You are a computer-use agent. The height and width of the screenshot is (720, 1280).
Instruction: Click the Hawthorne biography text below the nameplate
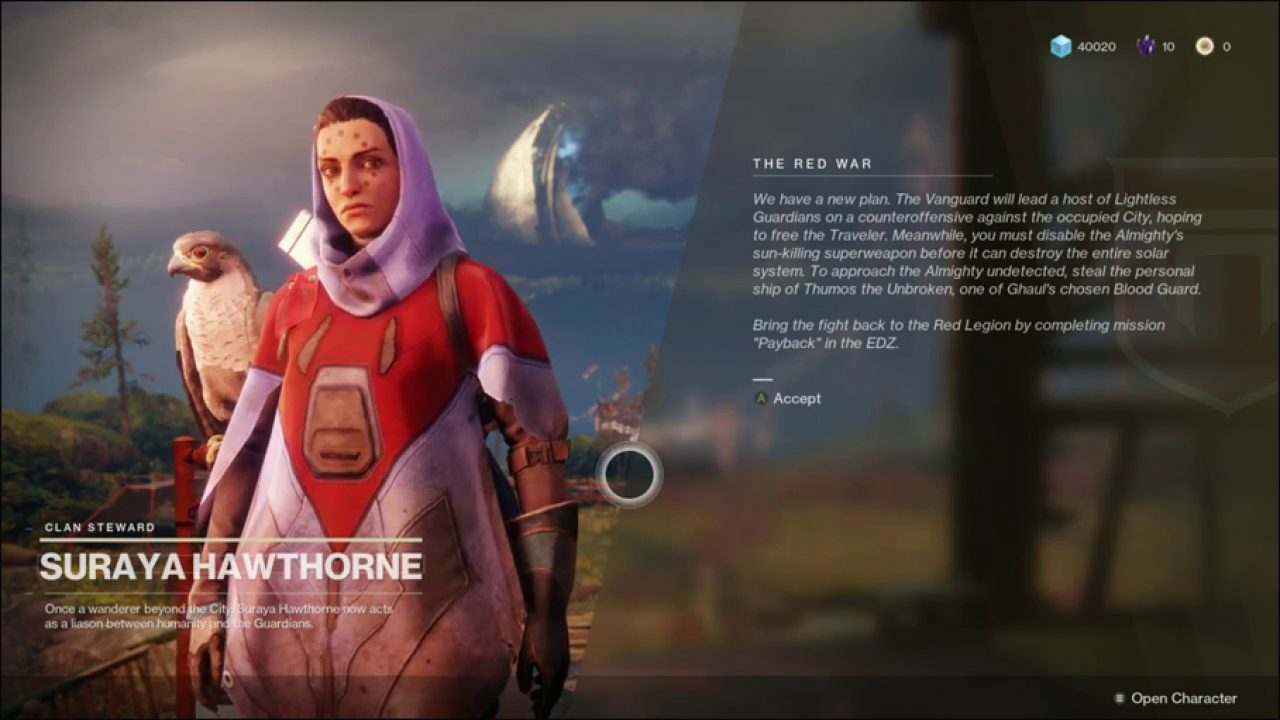tap(220, 615)
